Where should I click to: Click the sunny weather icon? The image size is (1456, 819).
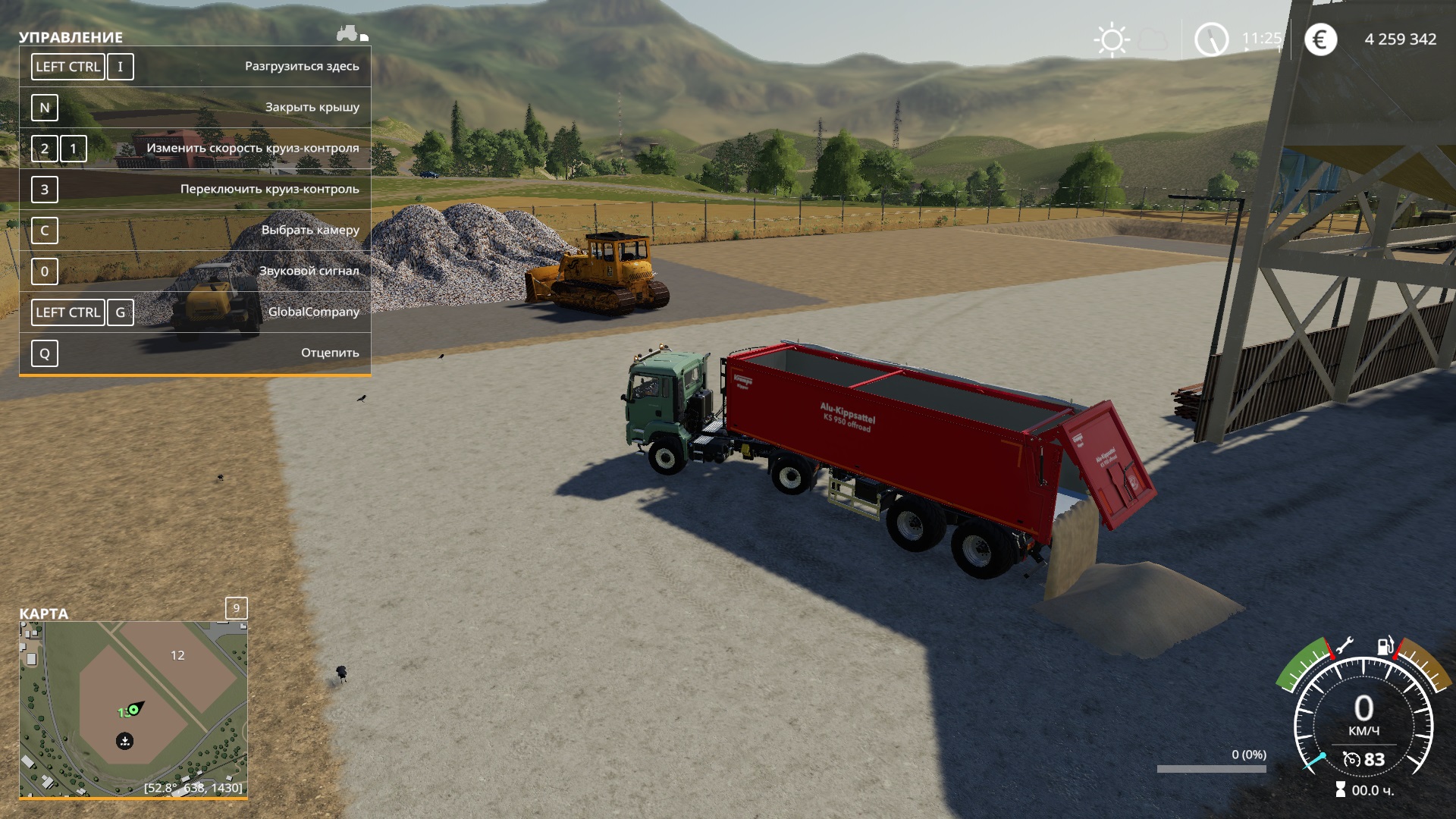tap(1112, 39)
